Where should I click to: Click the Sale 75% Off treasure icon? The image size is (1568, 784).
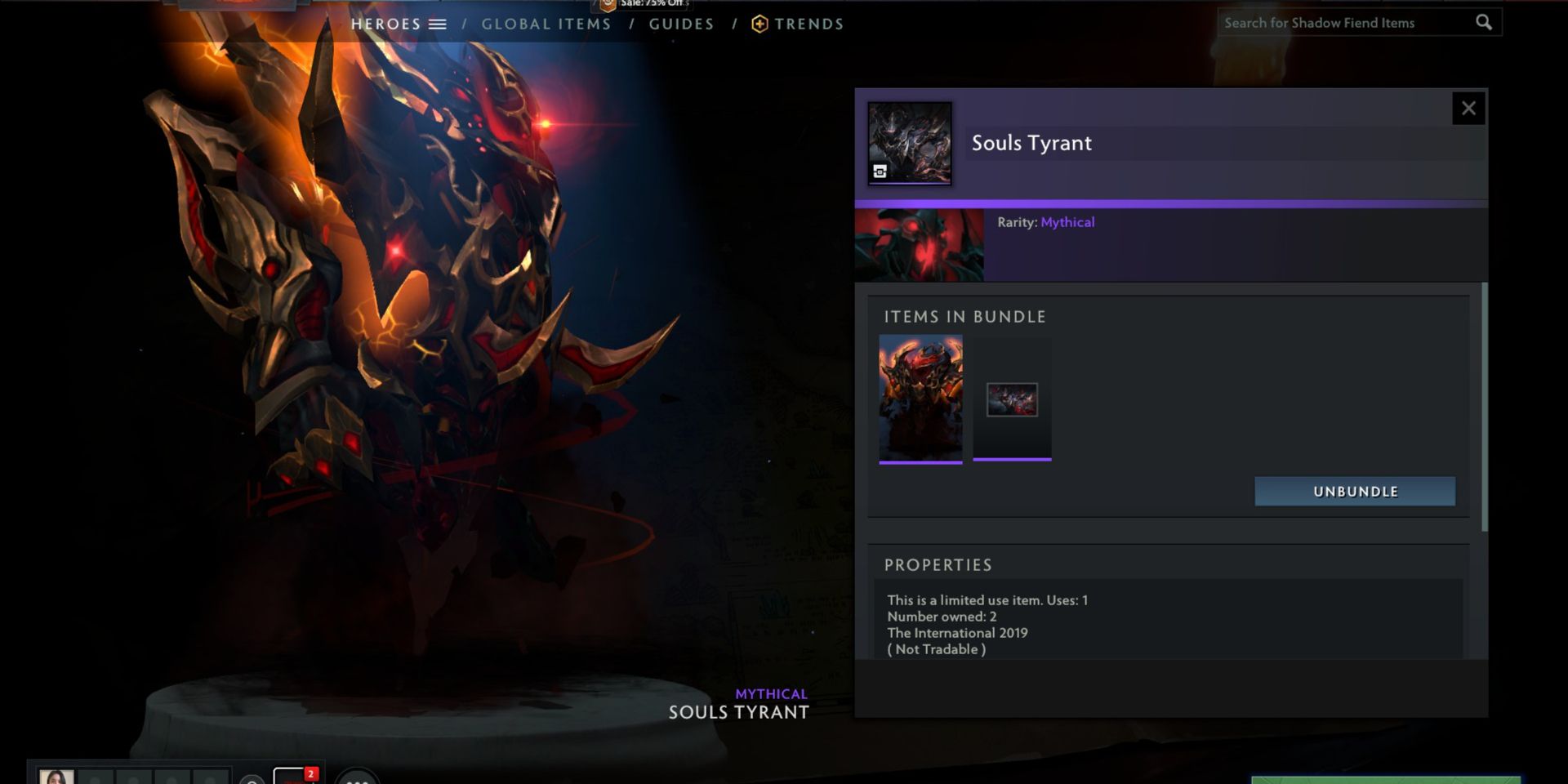[x=606, y=6]
